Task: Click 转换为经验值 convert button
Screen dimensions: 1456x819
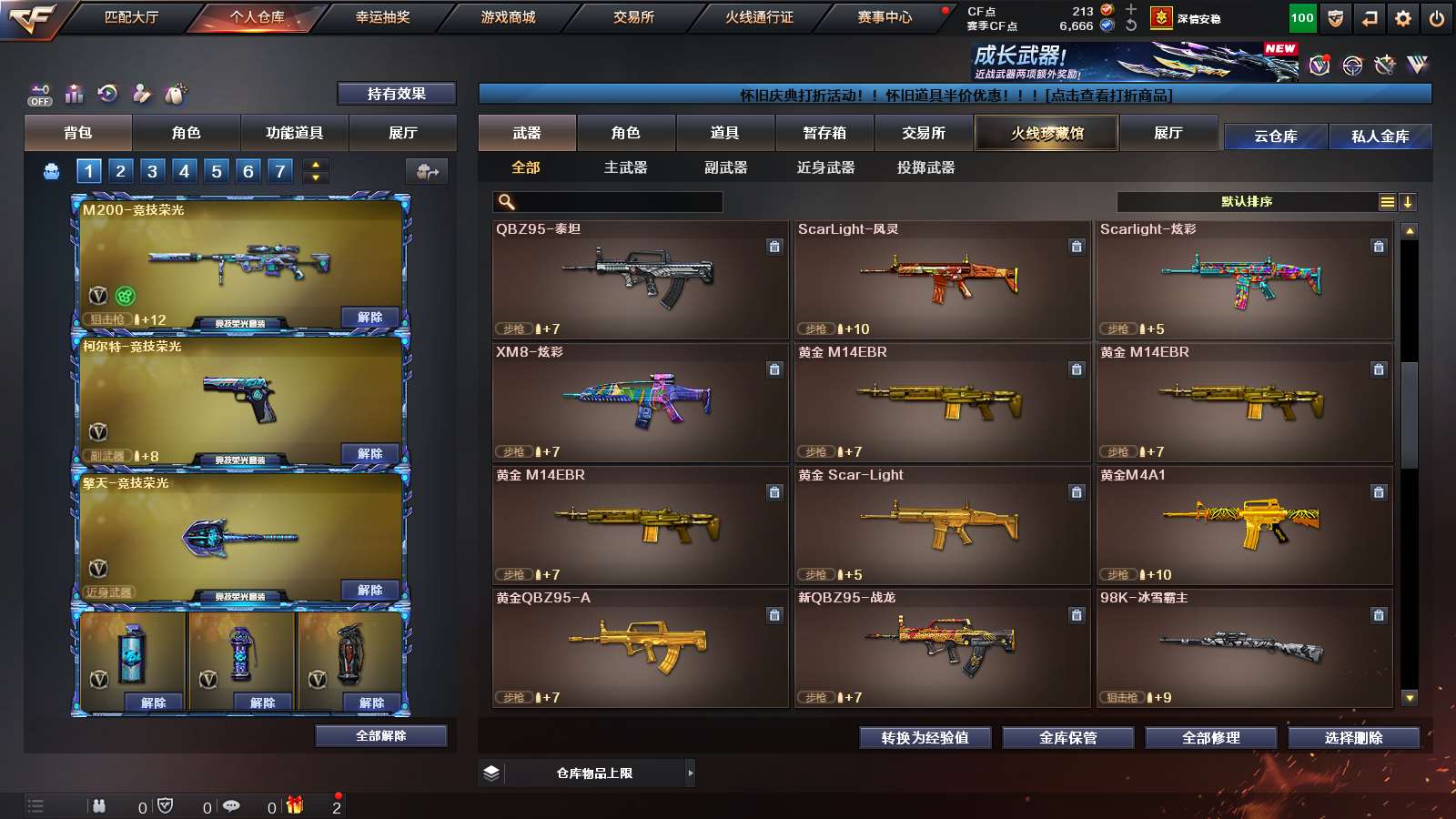Action: coord(925,738)
